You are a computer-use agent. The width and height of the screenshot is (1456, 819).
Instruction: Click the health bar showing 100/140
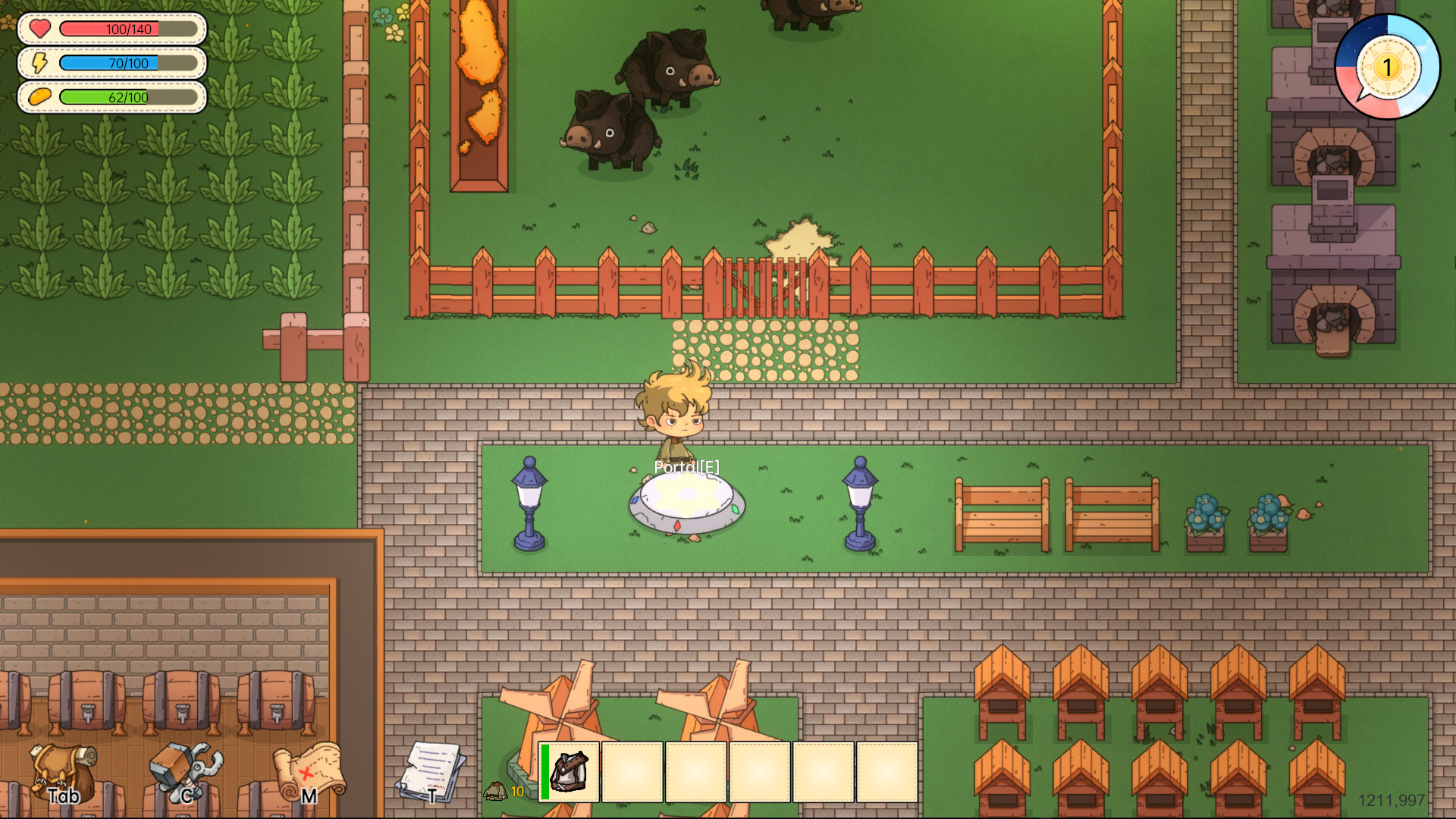point(129,30)
